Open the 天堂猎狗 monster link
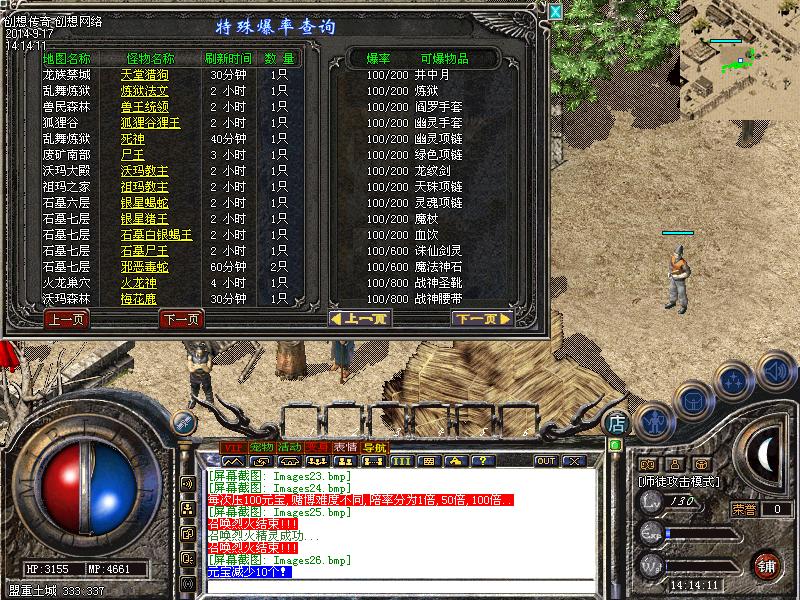The image size is (800, 600). [145, 75]
